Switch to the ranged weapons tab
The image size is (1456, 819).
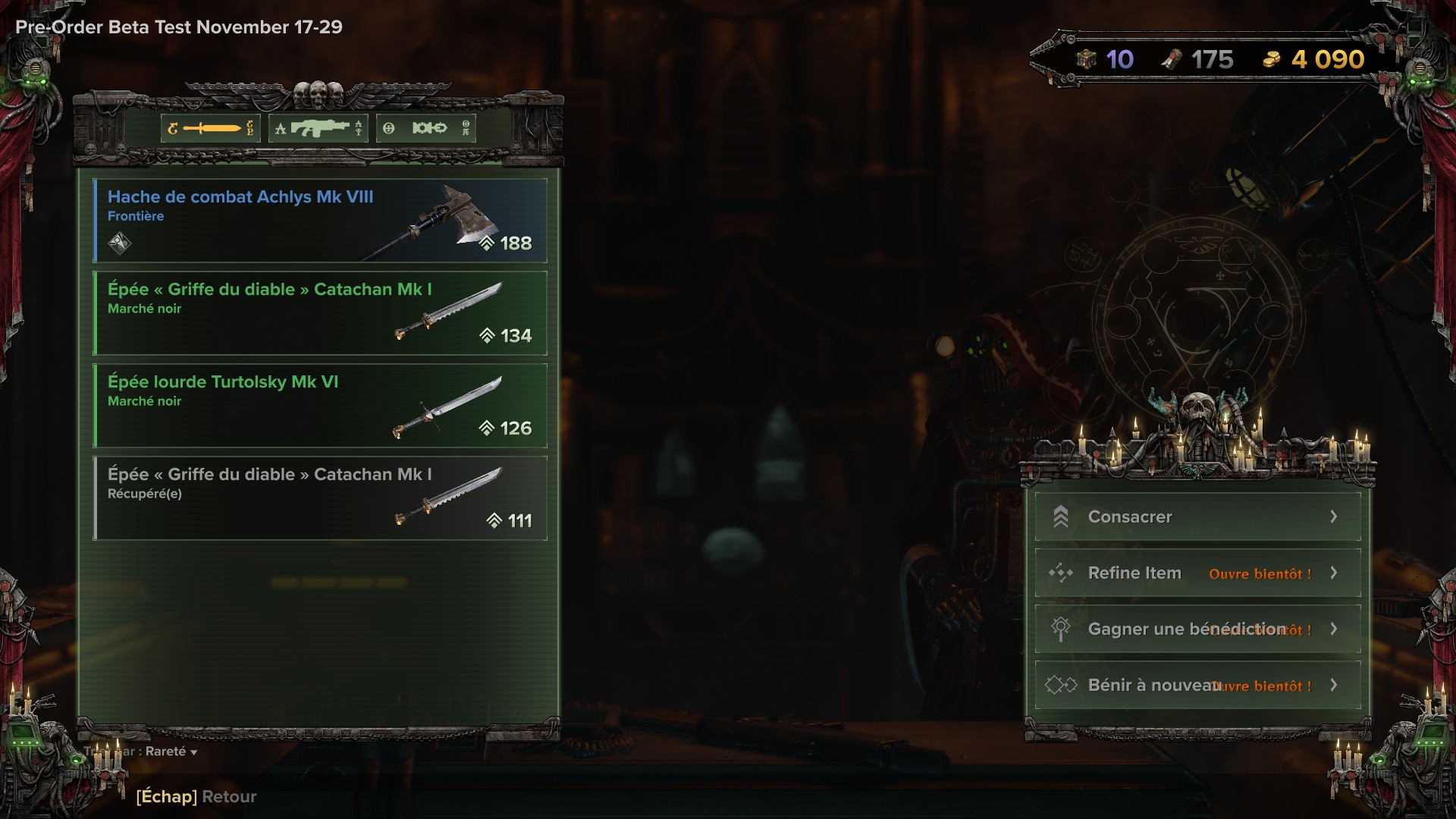[318, 128]
